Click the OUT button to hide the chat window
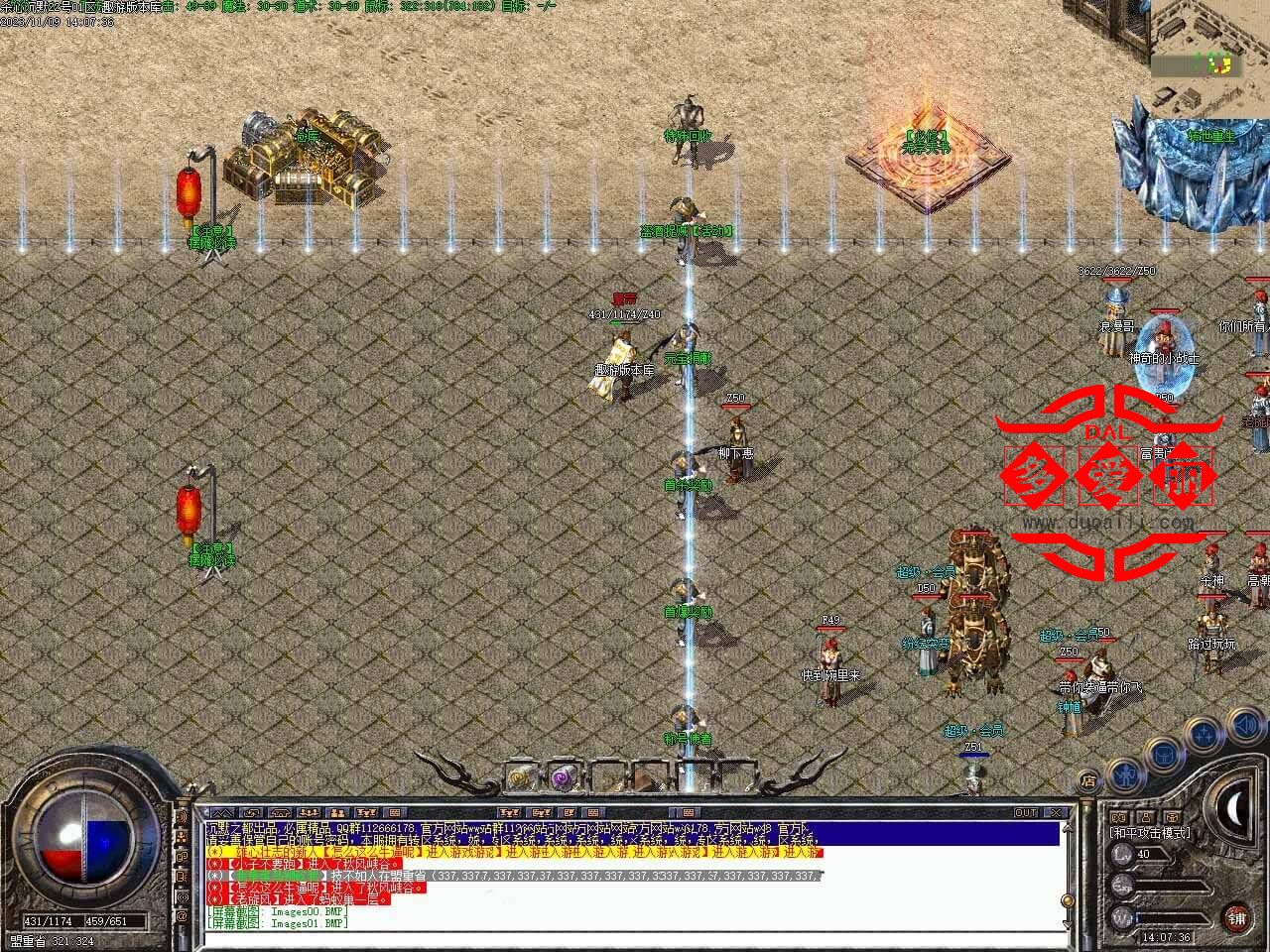This screenshot has width=1270, height=952. (1026, 811)
